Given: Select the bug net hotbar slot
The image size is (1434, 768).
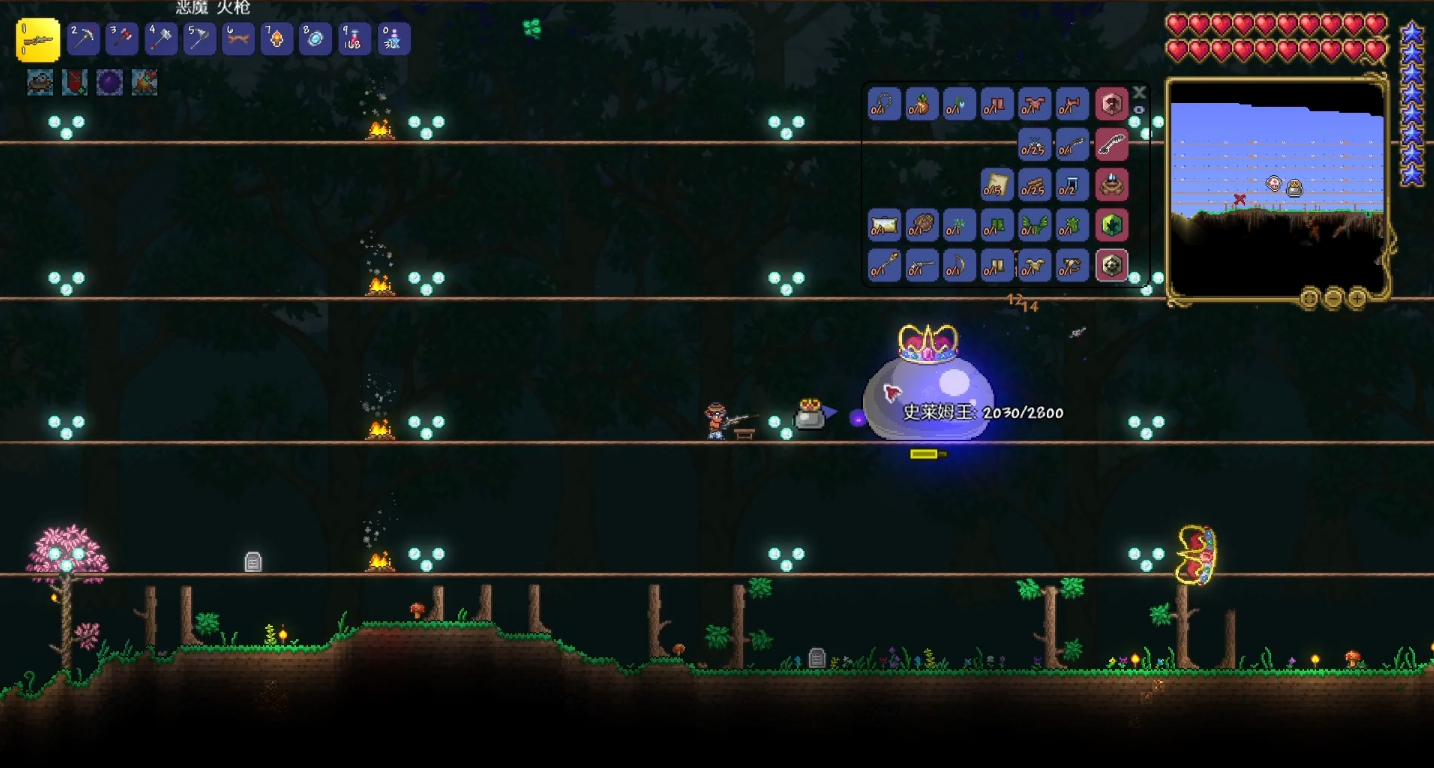Looking at the screenshot, I should (x=200, y=39).
